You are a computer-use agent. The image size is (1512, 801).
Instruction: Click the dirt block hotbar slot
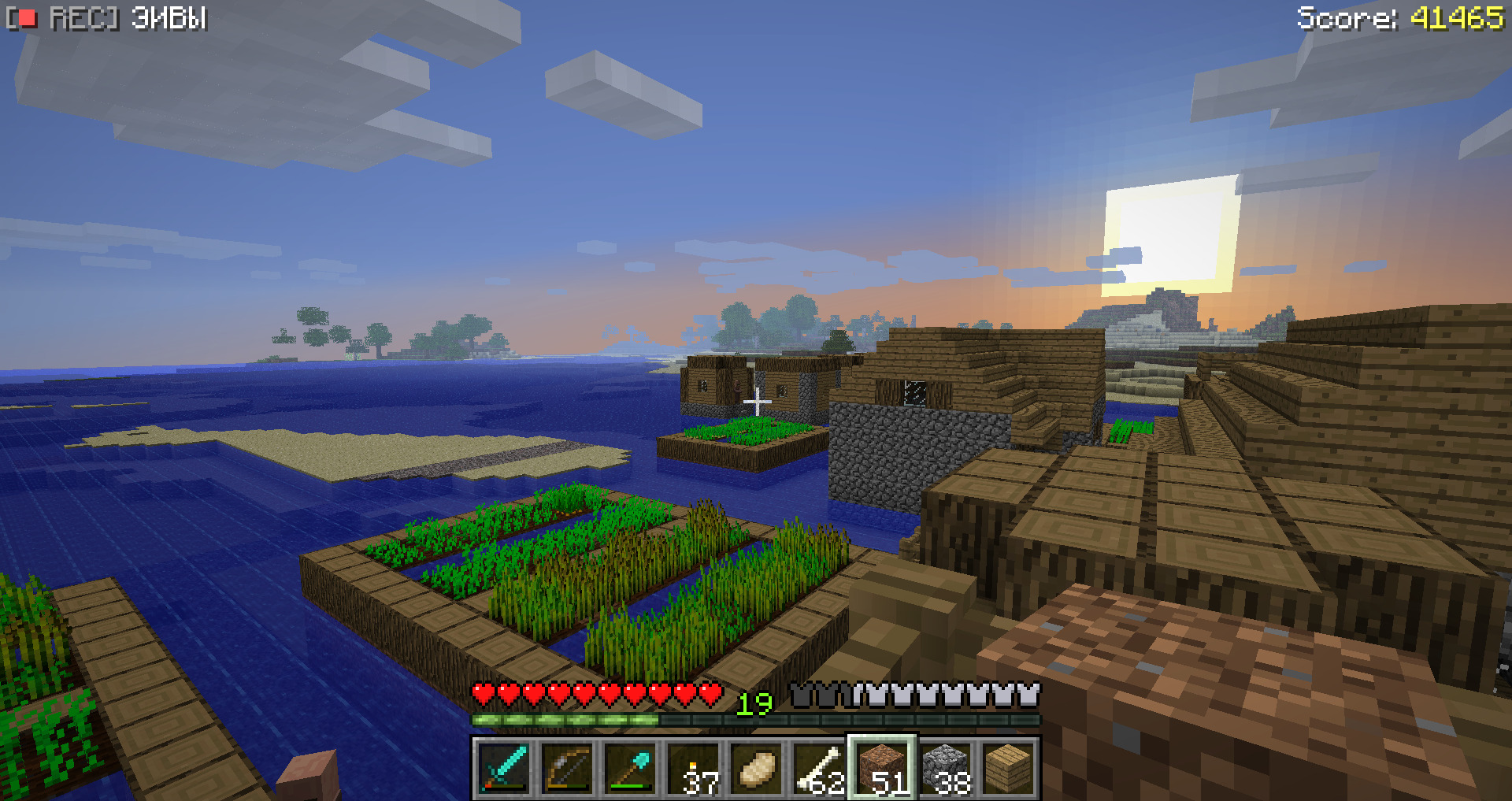[882, 768]
